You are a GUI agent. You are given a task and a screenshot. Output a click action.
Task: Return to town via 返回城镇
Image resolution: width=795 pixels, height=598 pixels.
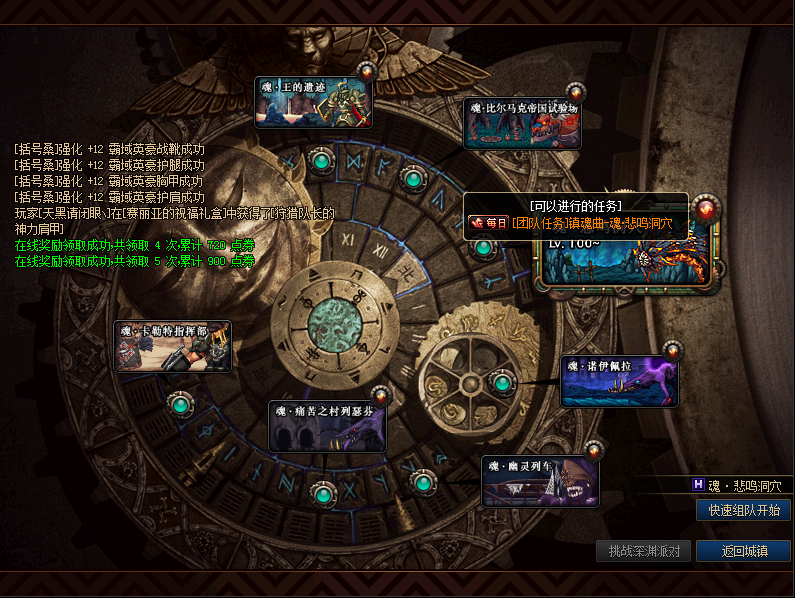[743, 551]
